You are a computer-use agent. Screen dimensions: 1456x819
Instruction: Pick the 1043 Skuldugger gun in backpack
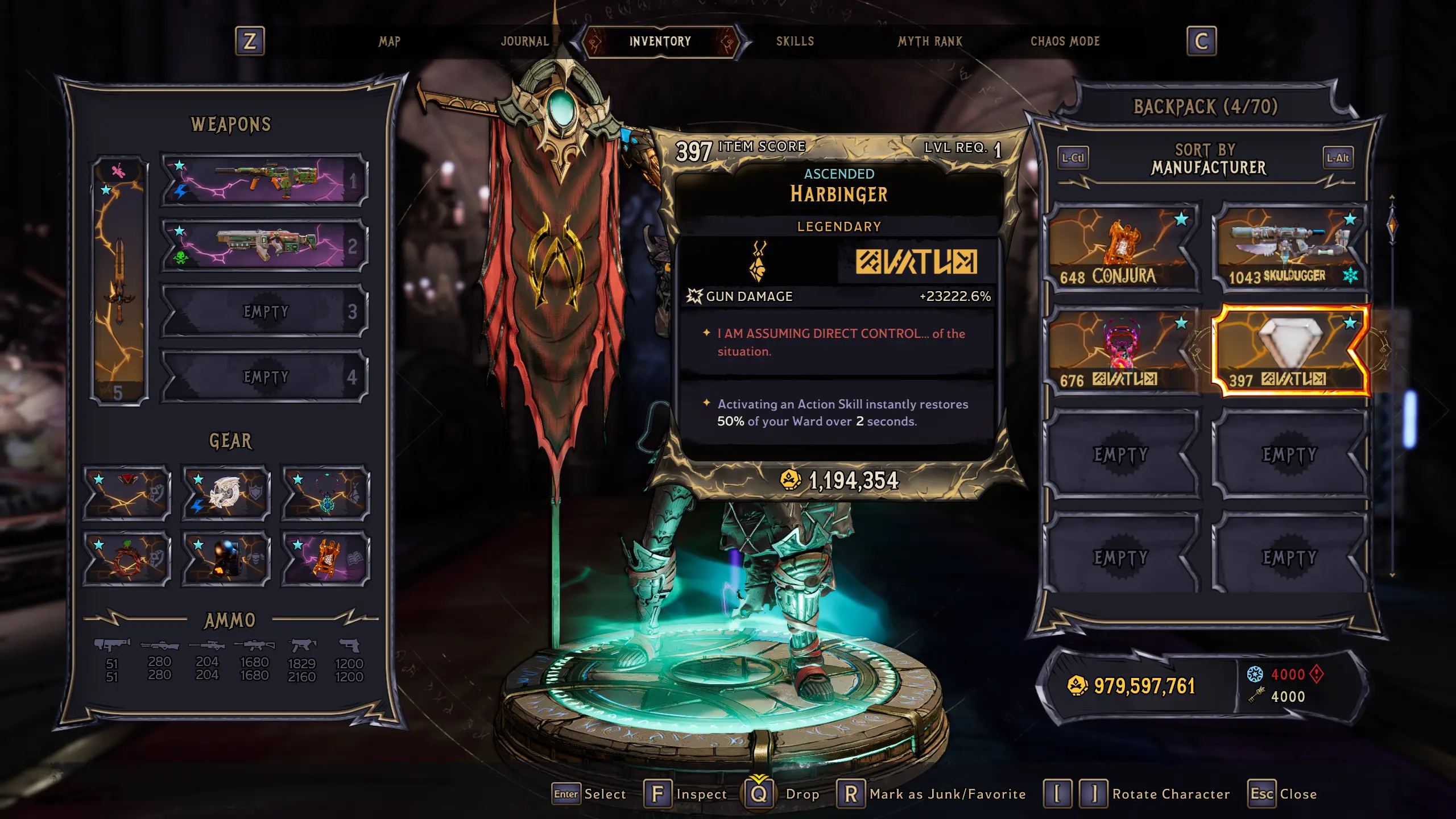(1290, 248)
